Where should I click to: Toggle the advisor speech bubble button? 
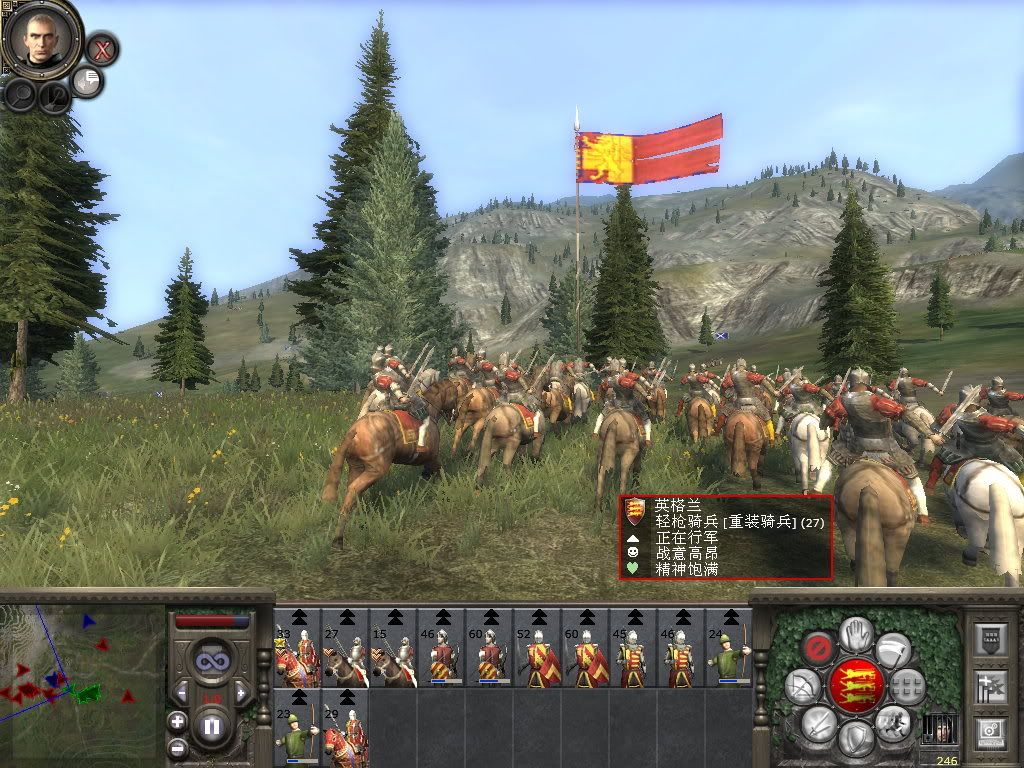coord(88,81)
